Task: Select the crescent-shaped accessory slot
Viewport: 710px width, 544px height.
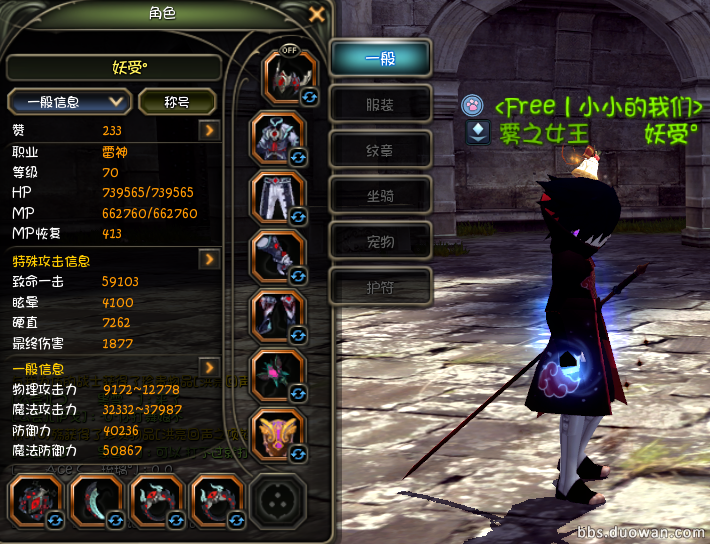Action: (97, 502)
